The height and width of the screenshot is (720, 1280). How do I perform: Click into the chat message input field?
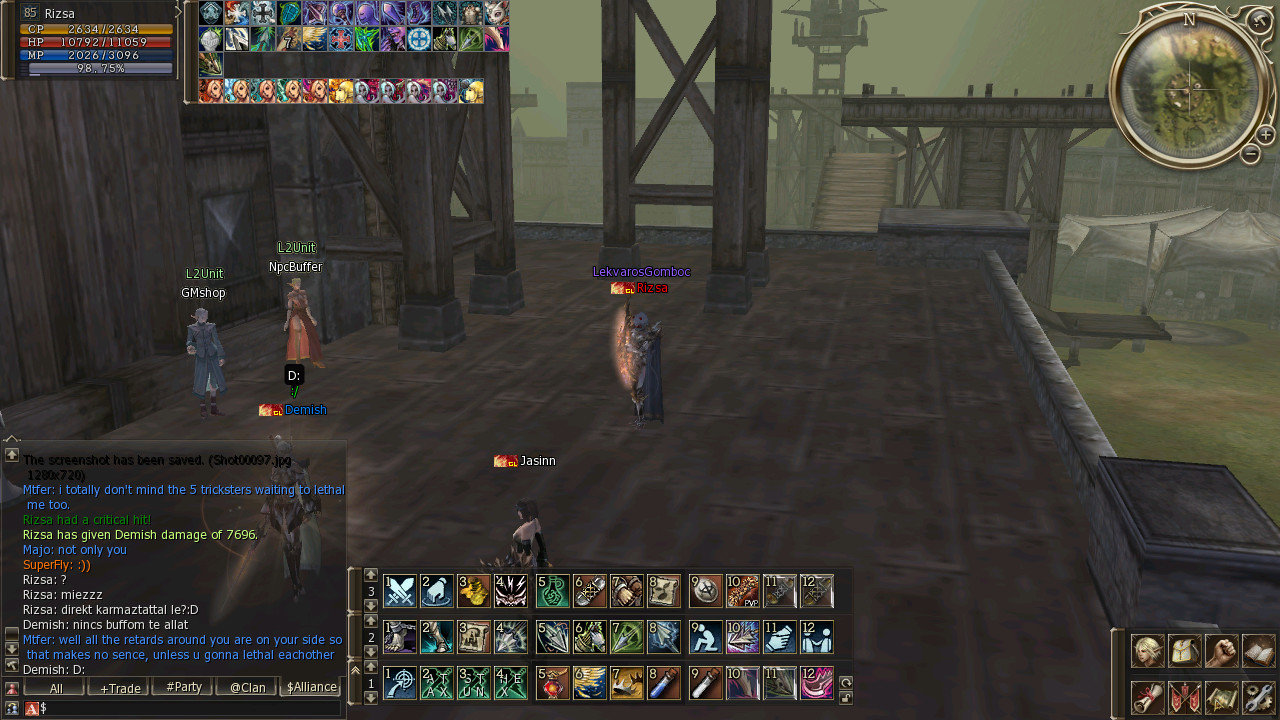pyautogui.click(x=190, y=708)
